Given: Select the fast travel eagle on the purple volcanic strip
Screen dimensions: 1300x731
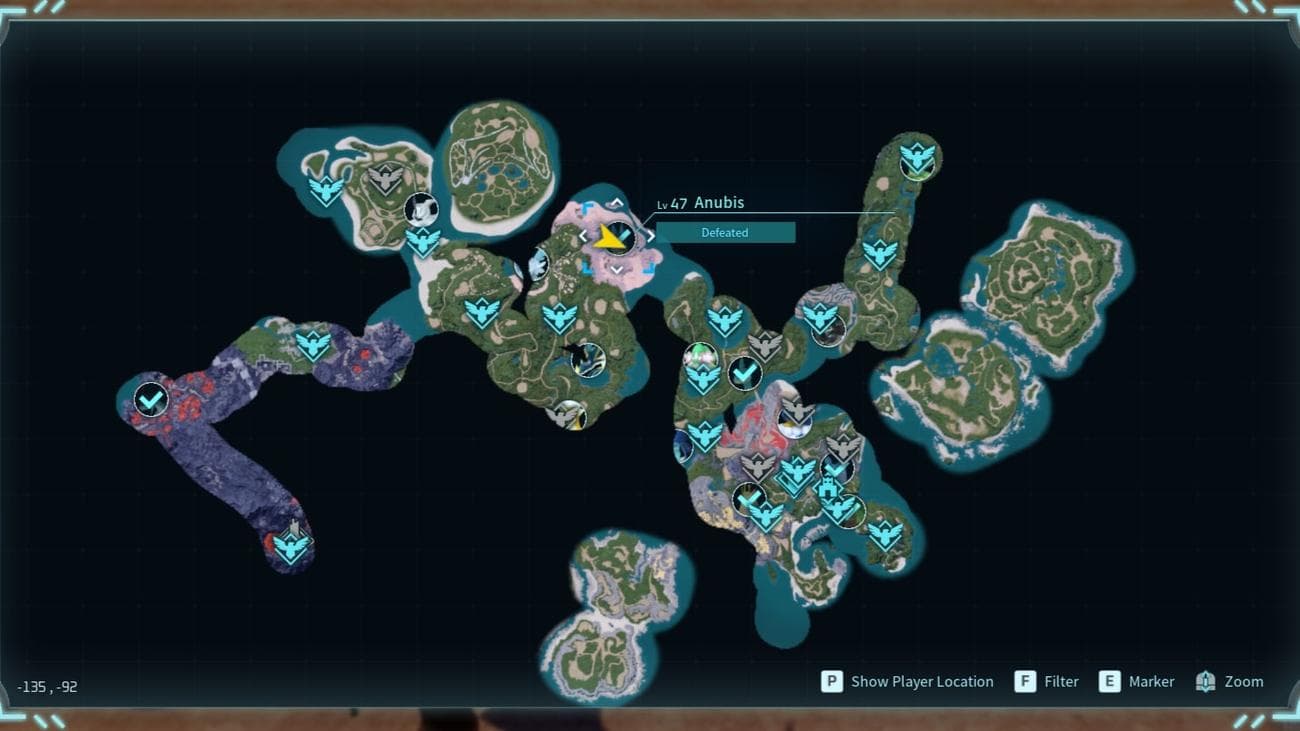Looking at the screenshot, I should 313,346.
